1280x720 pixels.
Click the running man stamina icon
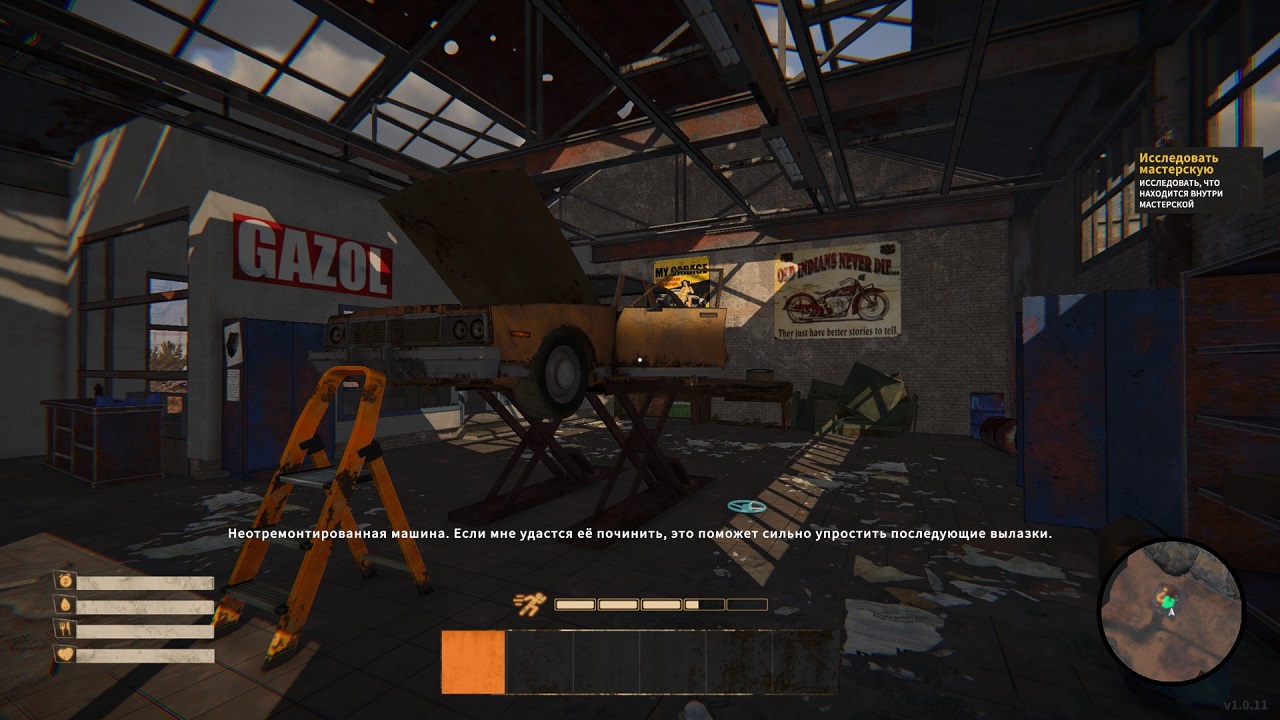pos(527,604)
